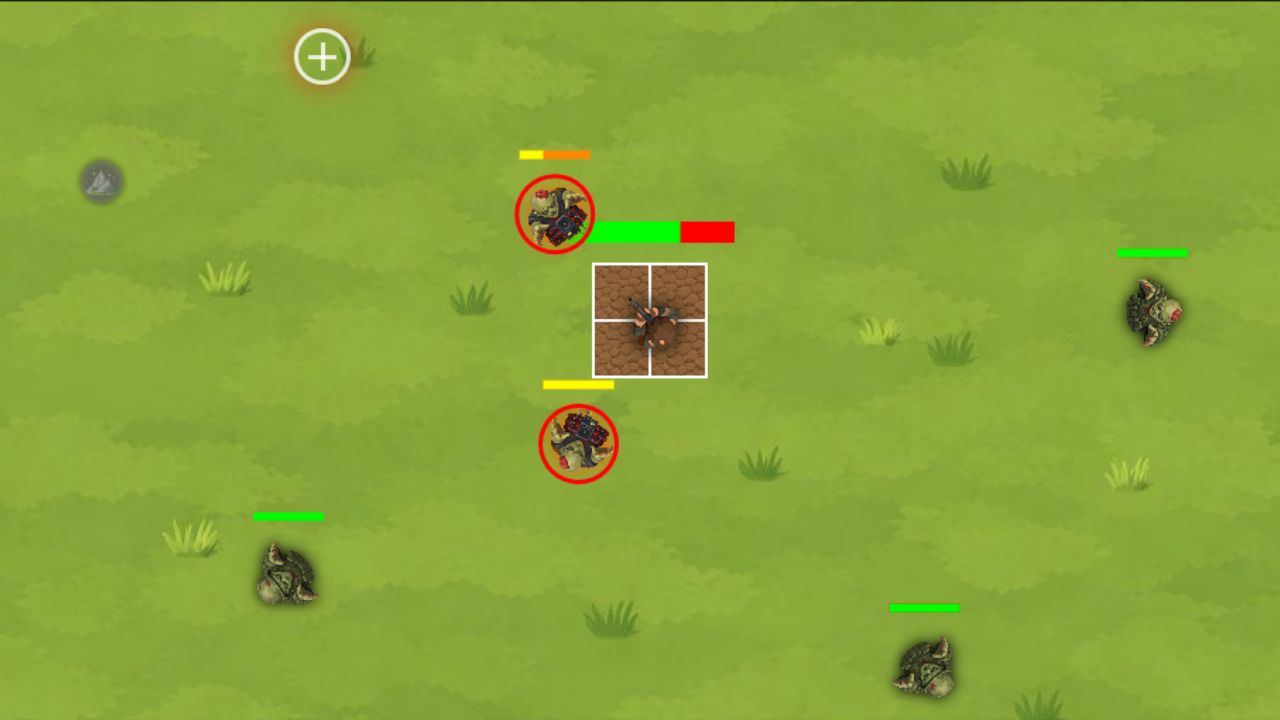Select the faded sailboat ability icon
The height and width of the screenshot is (720, 1280).
(x=101, y=180)
